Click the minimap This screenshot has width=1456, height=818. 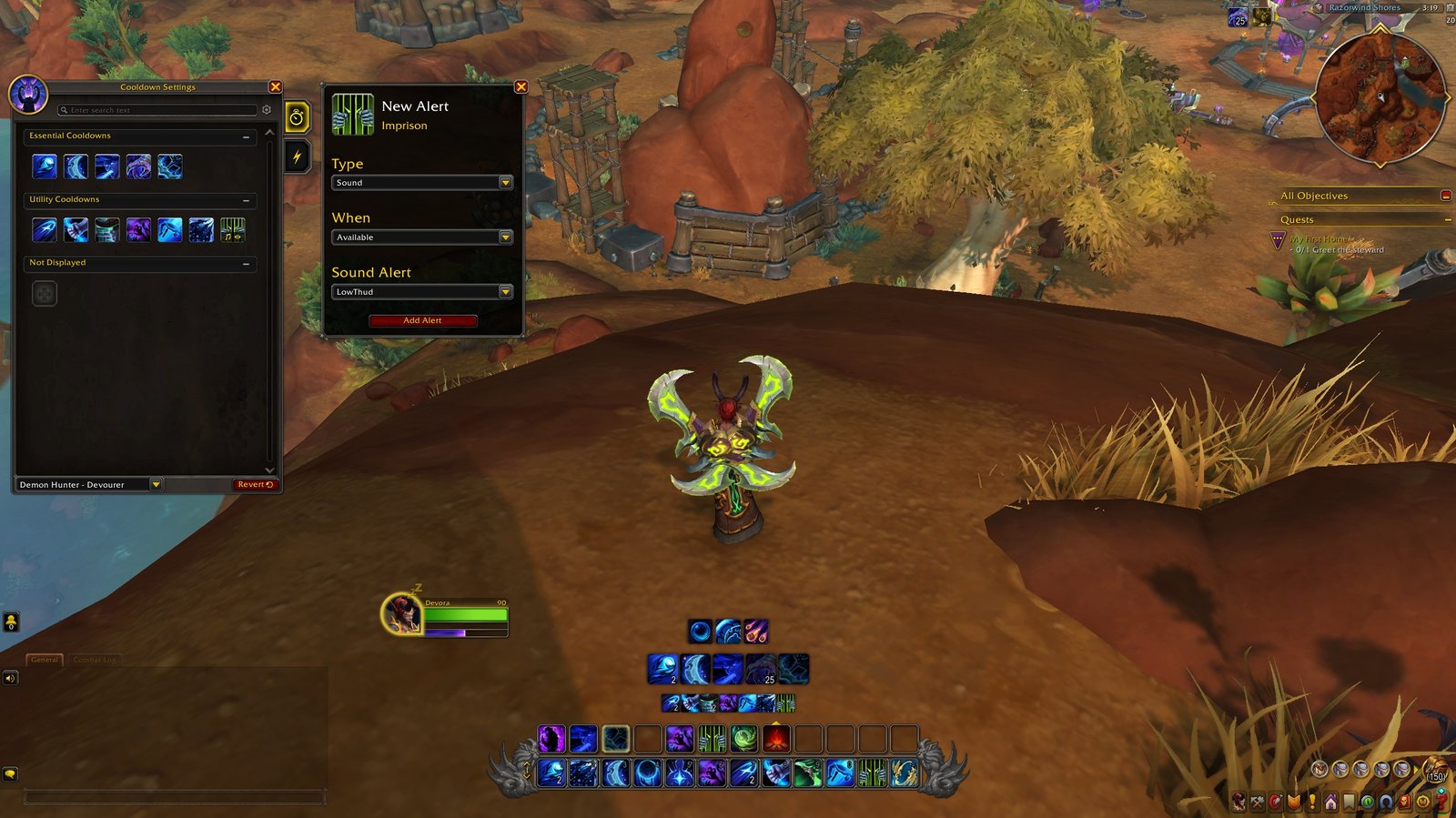[x=1380, y=98]
